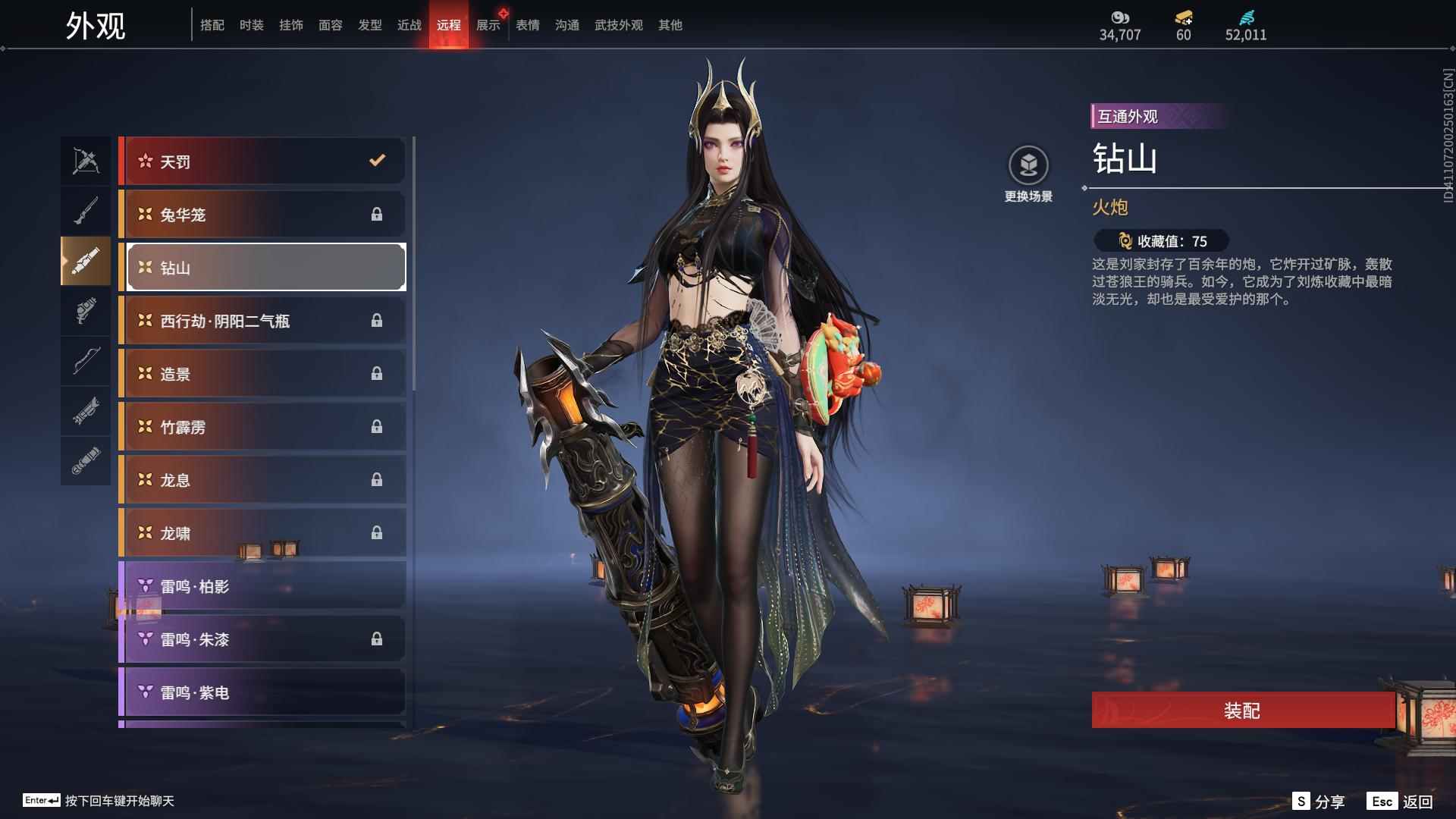Select the 龙啸 appearance row
Image resolution: width=1456 pixels, height=819 pixels.
[262, 532]
